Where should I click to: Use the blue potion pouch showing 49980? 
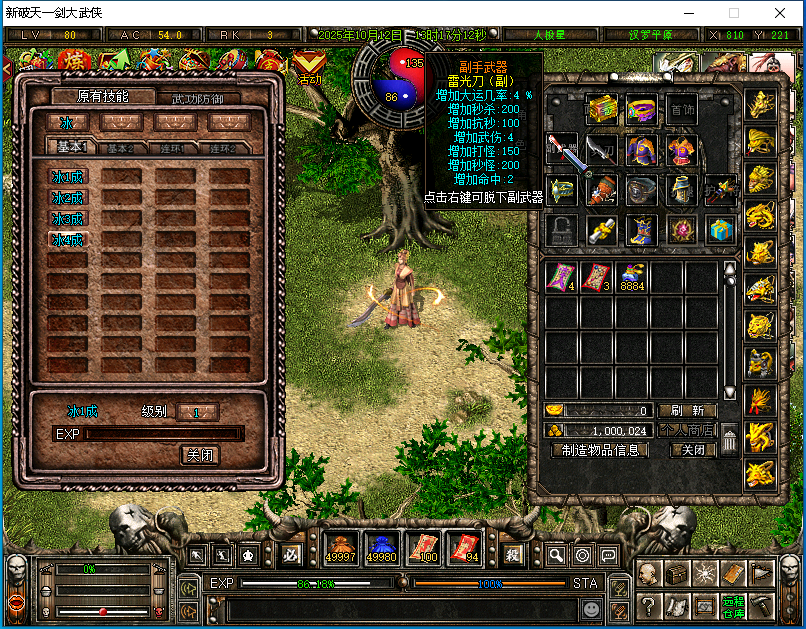382,547
